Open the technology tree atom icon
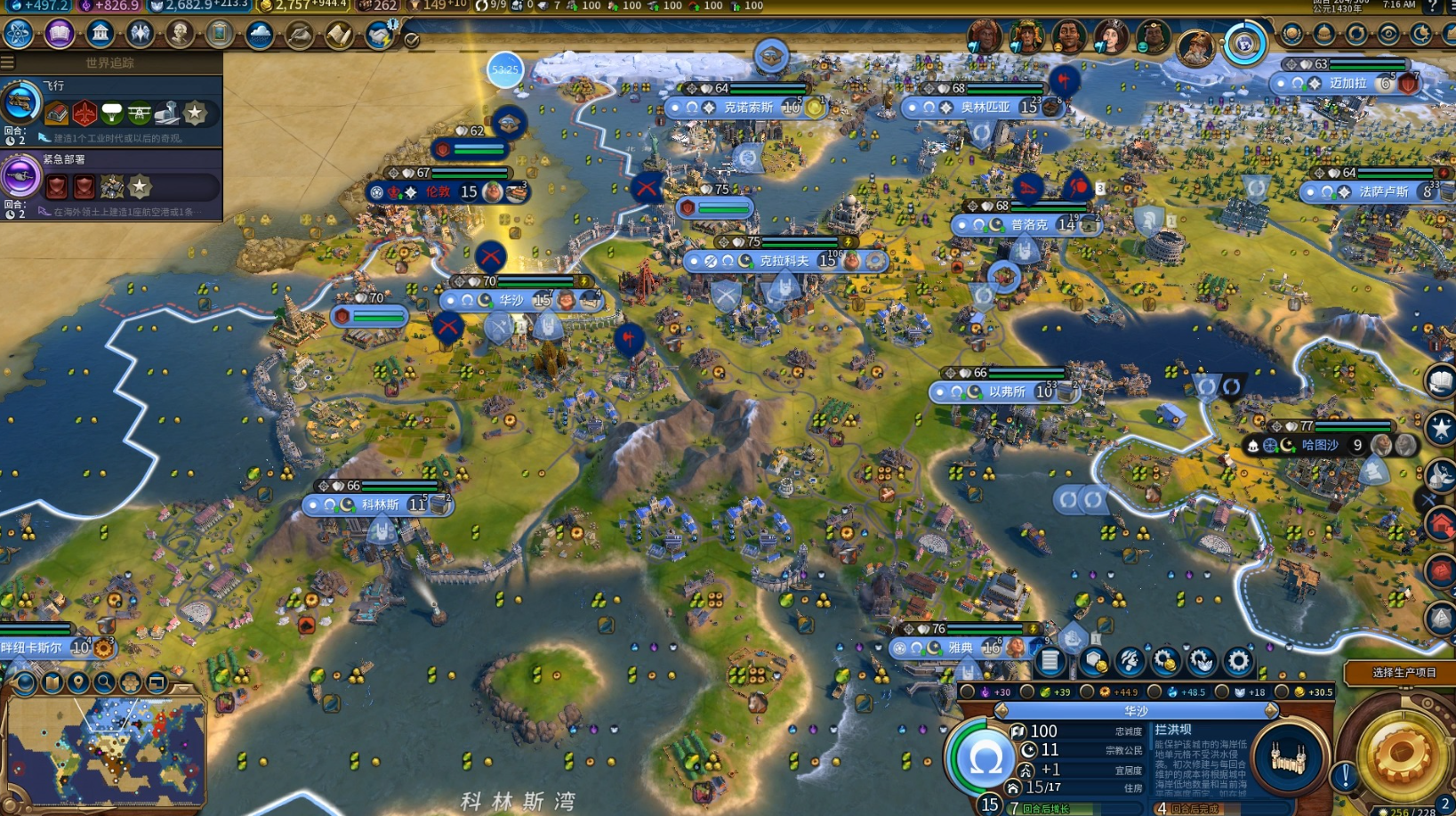This screenshot has height=816, width=1456. [x=18, y=34]
